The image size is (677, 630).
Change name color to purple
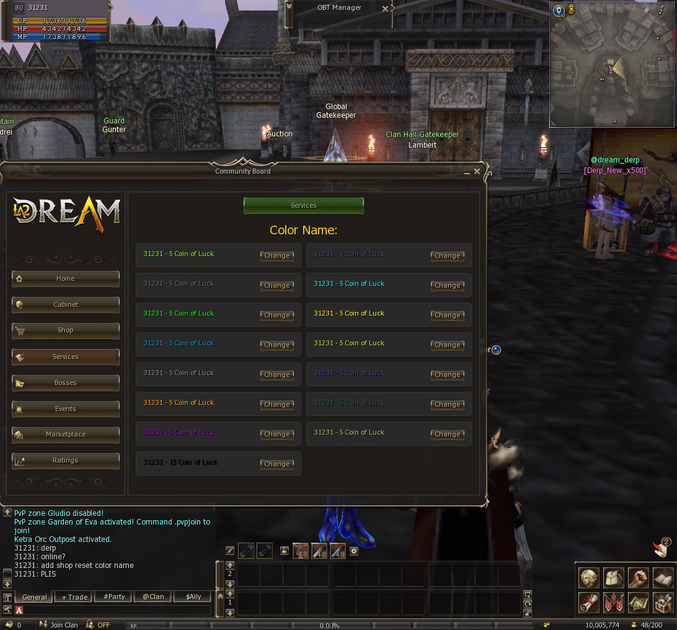(277, 434)
